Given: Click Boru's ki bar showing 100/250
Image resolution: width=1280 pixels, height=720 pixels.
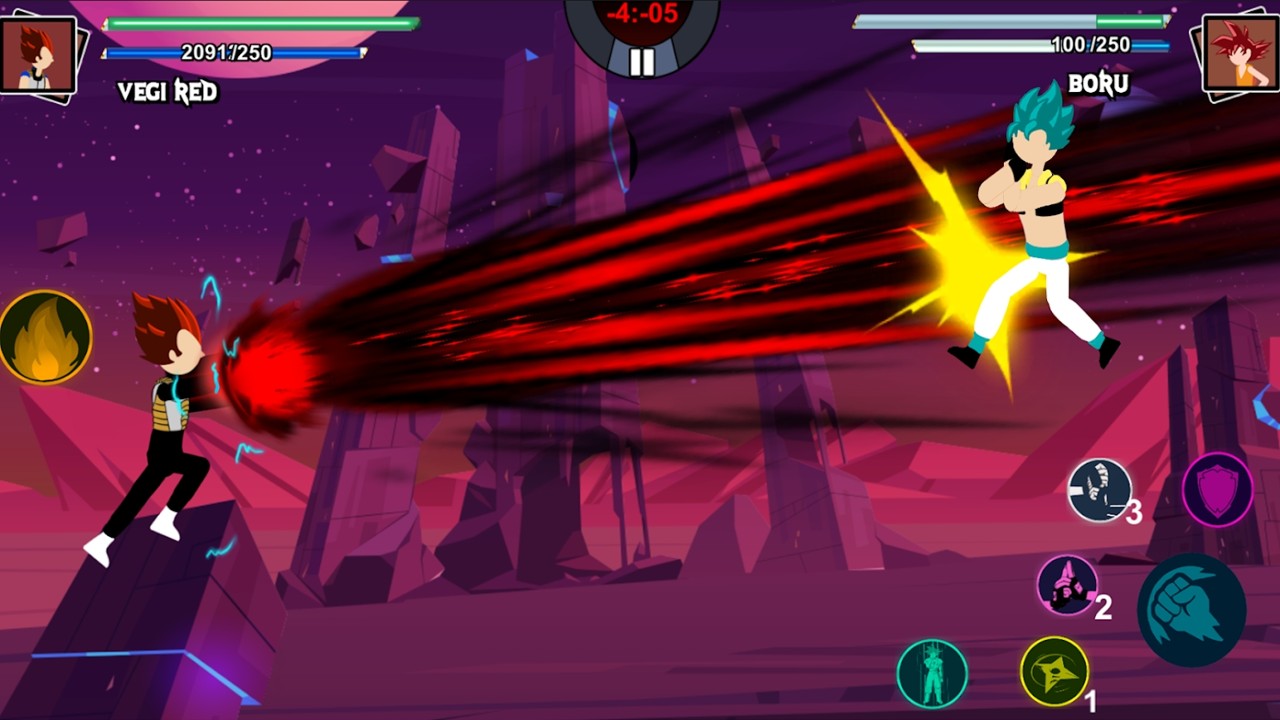Looking at the screenshot, I should click(1040, 44).
